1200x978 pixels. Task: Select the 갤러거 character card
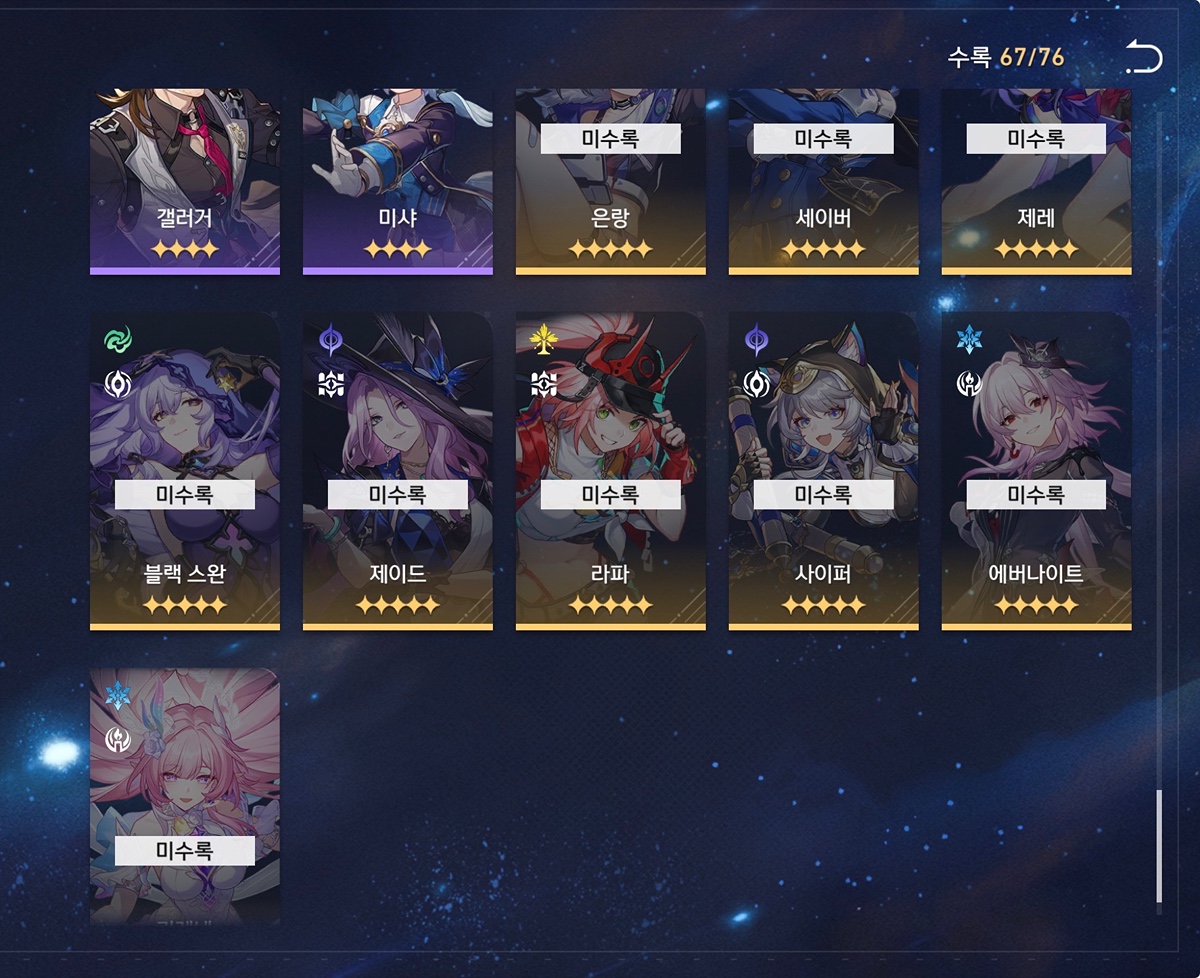pos(185,181)
